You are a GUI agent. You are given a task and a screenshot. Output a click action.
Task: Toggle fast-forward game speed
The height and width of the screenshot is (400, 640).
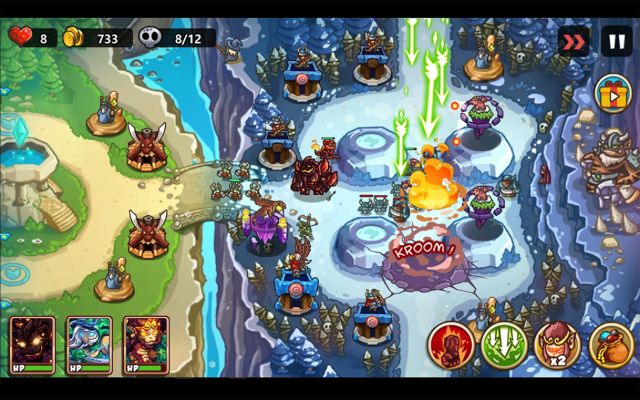[573, 42]
